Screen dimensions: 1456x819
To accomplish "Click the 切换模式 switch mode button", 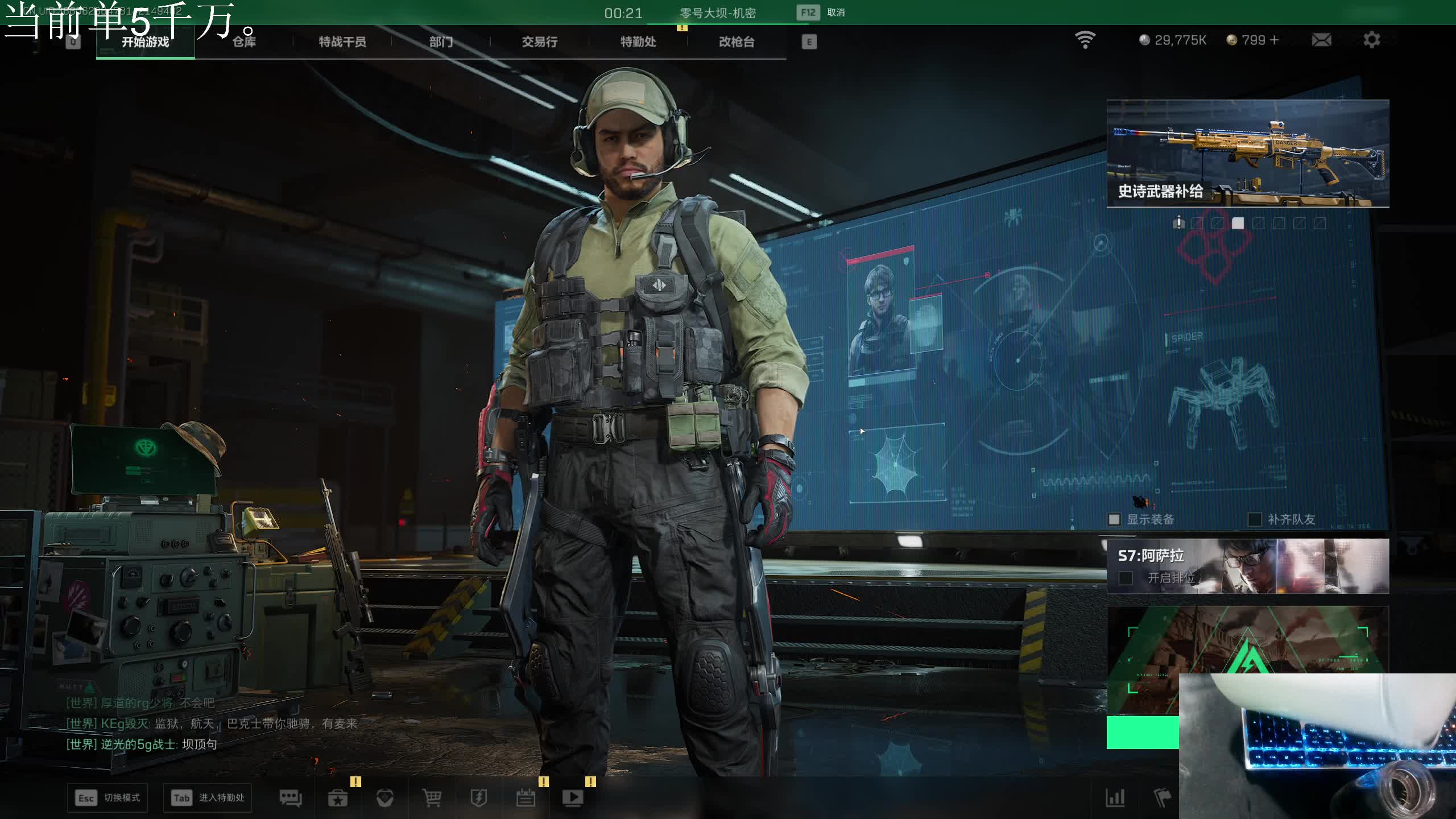I will (107, 798).
